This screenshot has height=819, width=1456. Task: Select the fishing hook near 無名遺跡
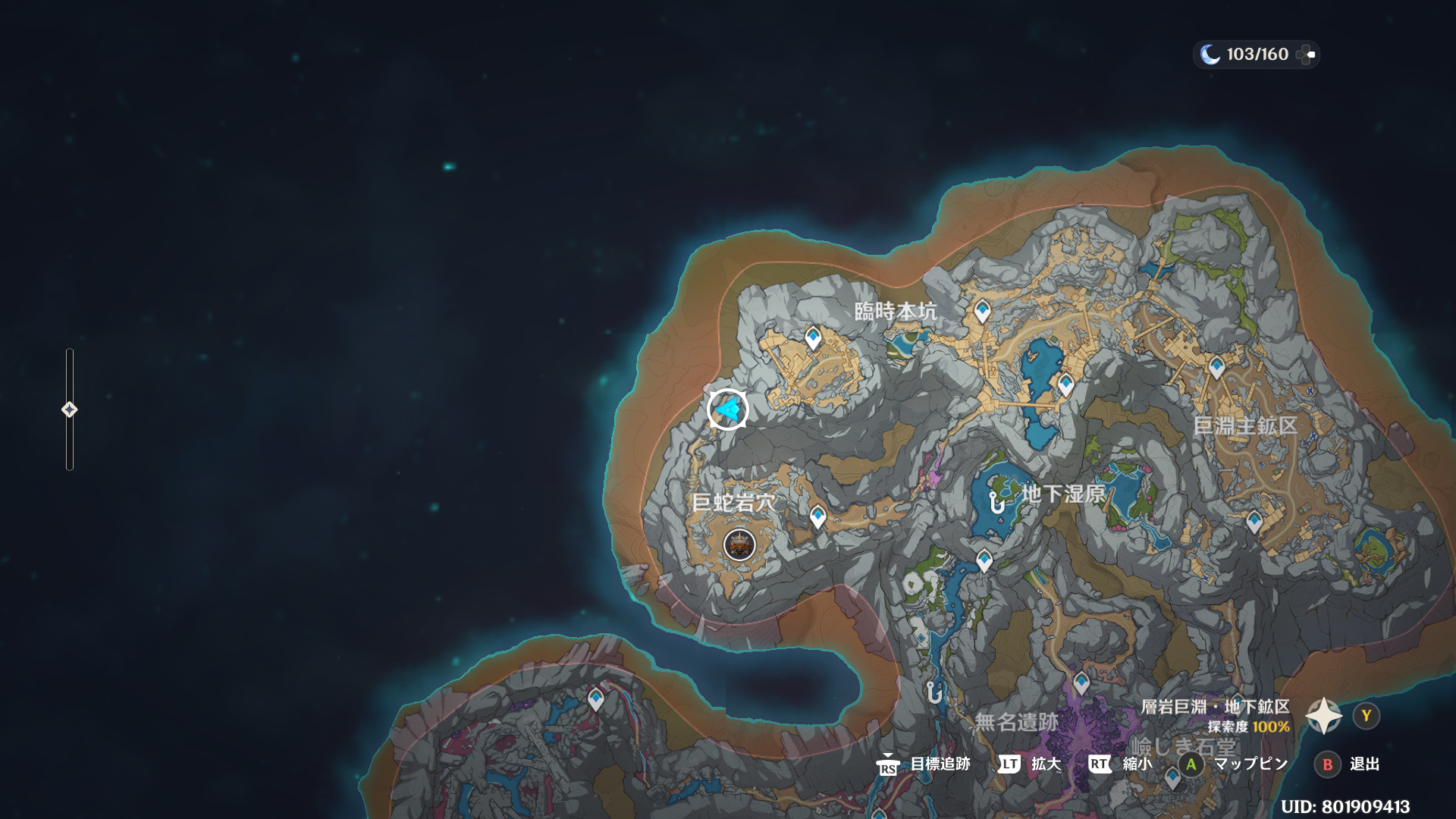[x=934, y=692]
